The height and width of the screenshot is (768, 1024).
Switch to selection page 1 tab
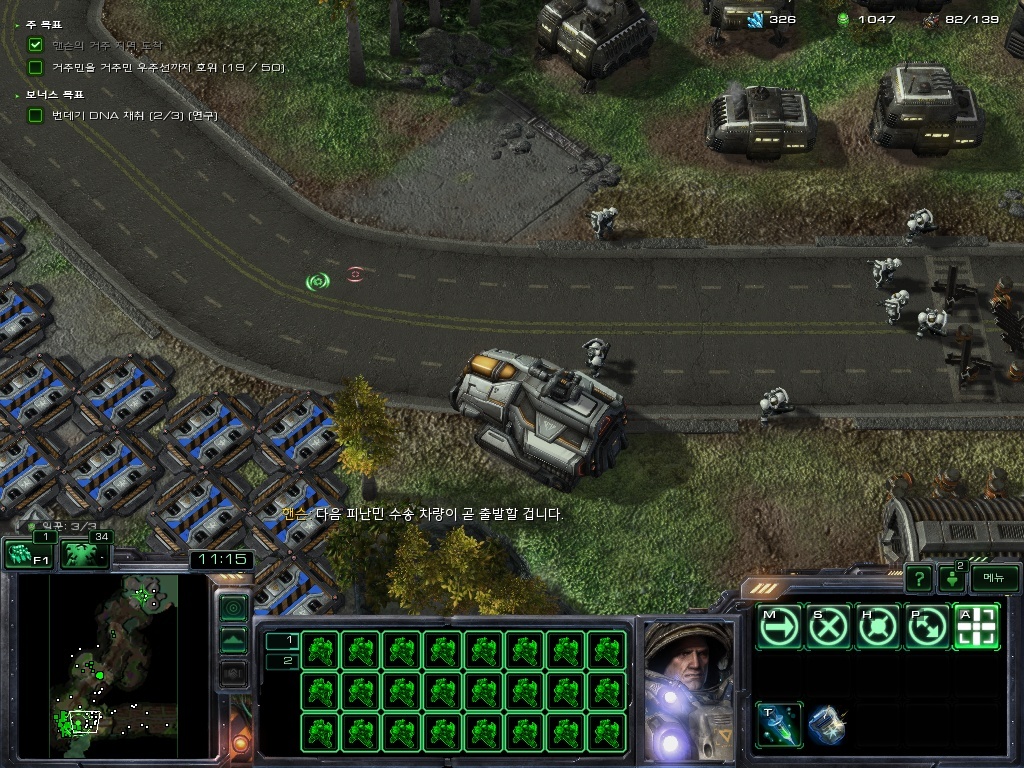282,640
